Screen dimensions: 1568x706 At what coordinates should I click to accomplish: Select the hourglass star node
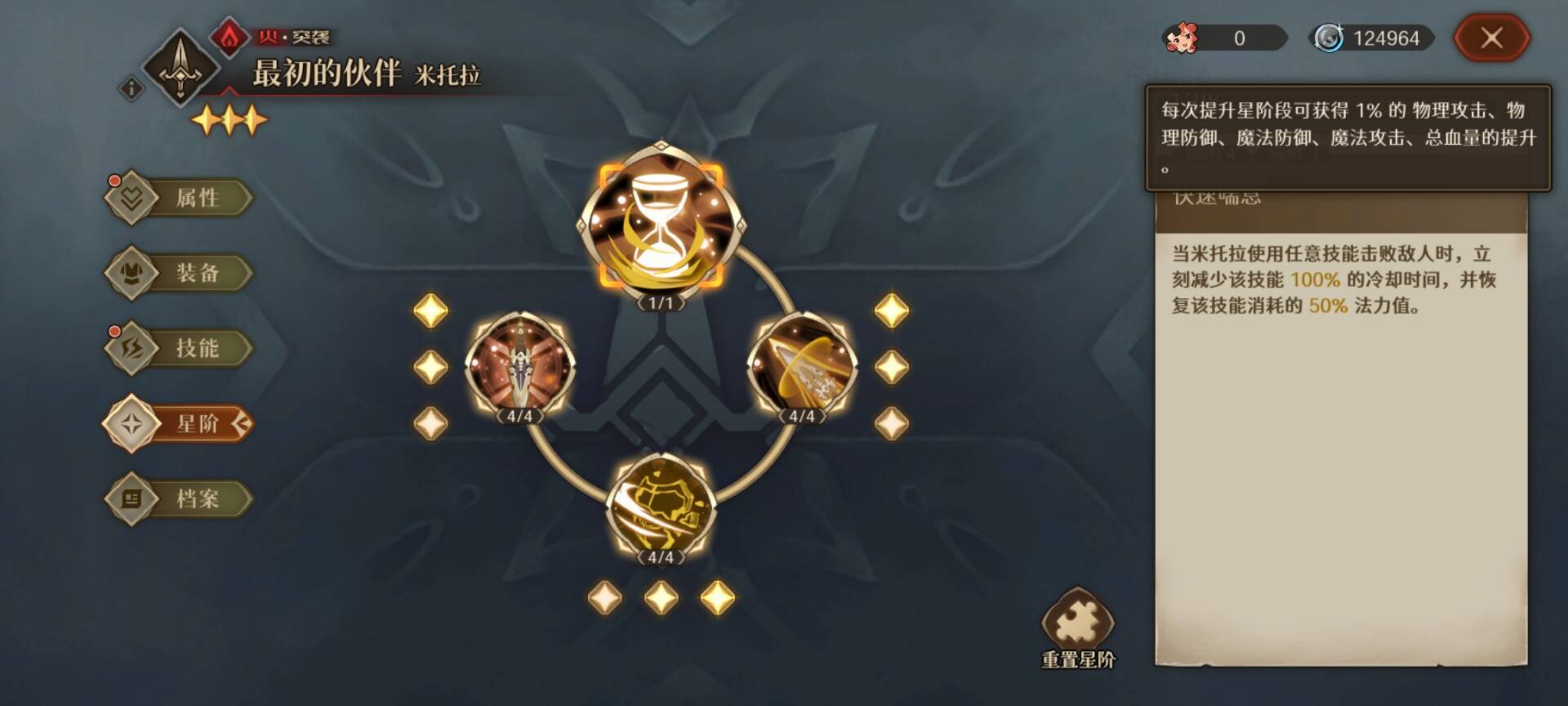tap(661, 221)
